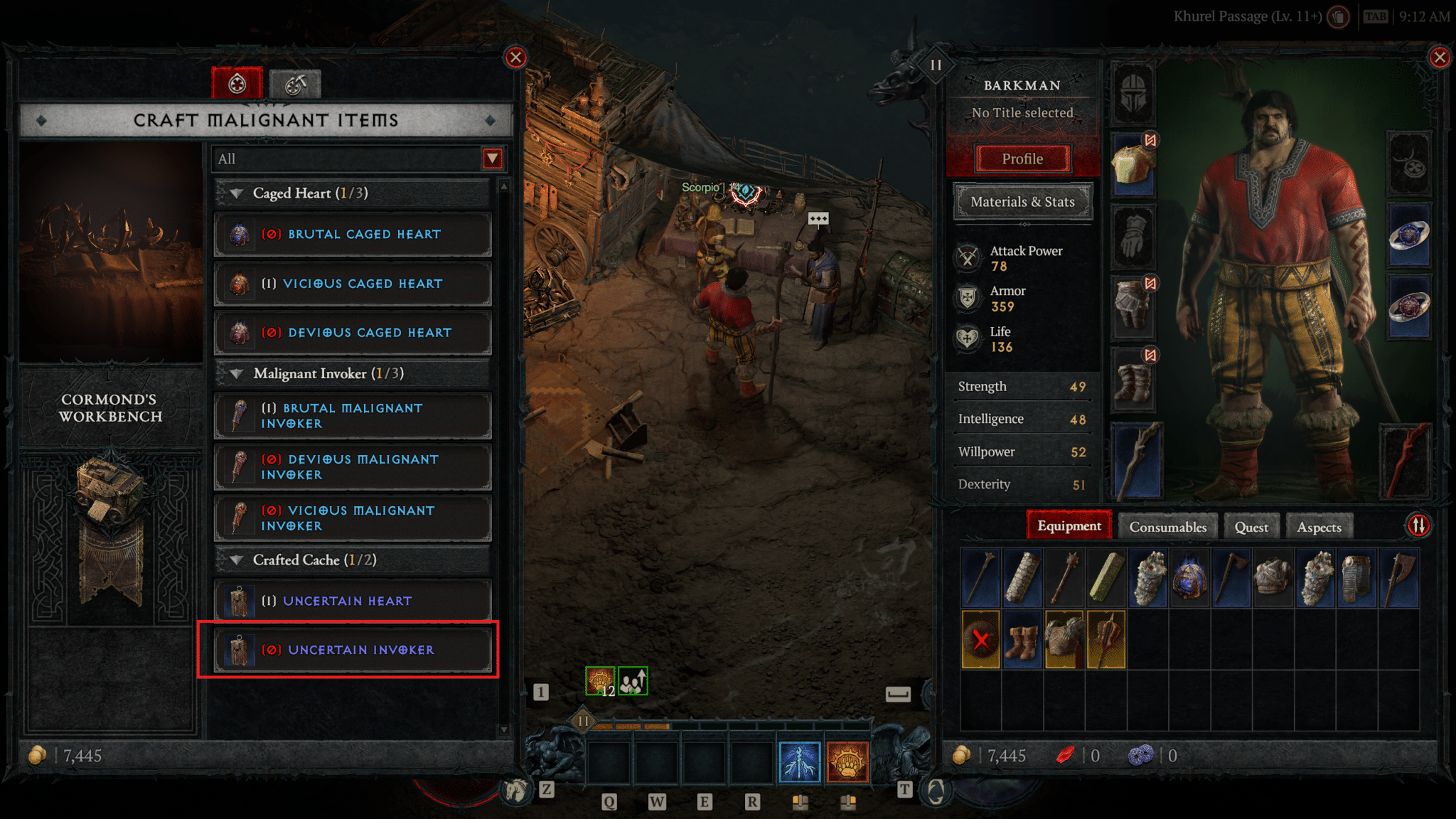Select the Devious Caged Heart recipe
1456x819 pixels.
[353, 333]
